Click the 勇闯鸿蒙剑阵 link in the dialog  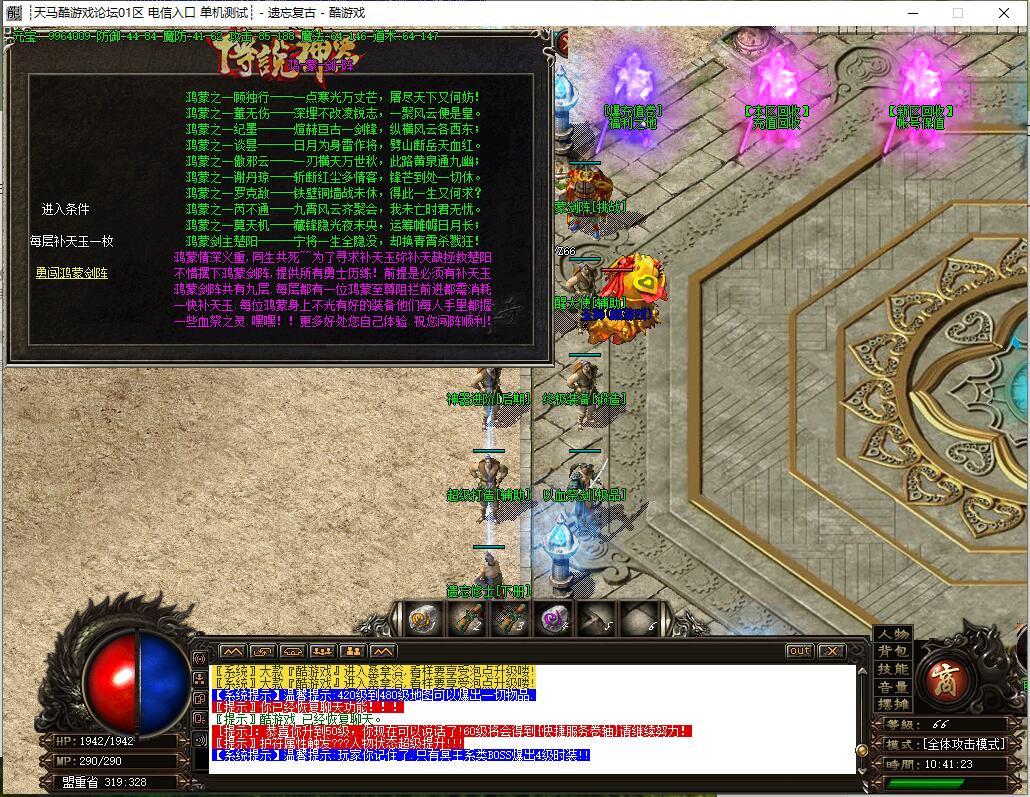(72, 272)
